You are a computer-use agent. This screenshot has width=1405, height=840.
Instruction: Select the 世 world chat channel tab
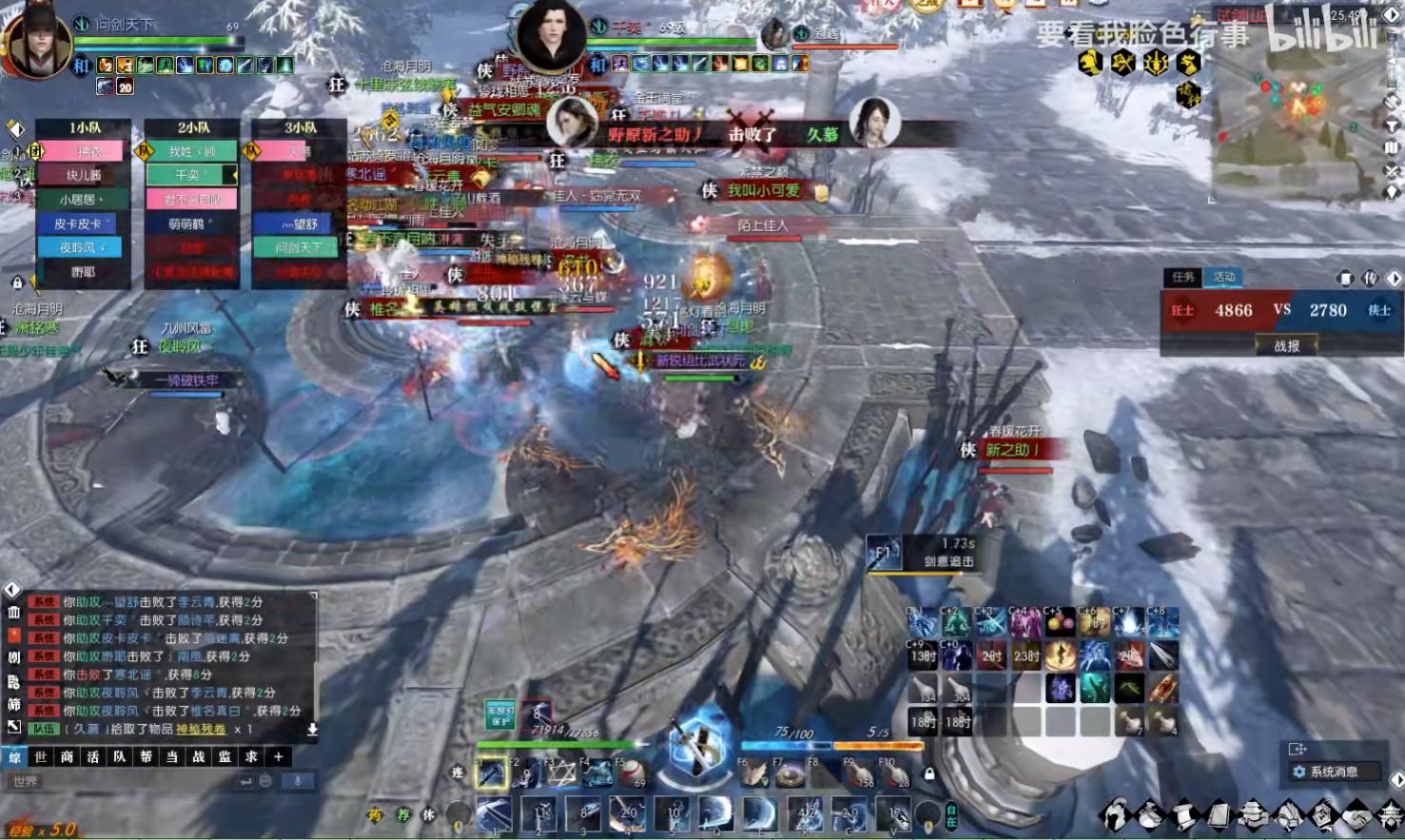pyautogui.click(x=40, y=757)
